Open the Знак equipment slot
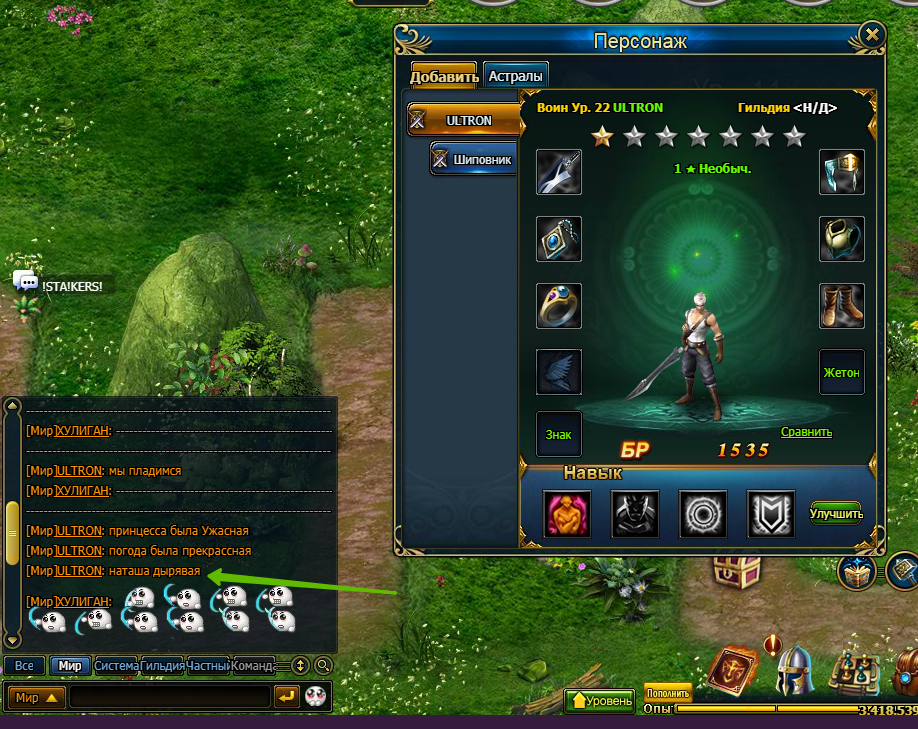918x729 pixels. pyautogui.click(x=559, y=435)
